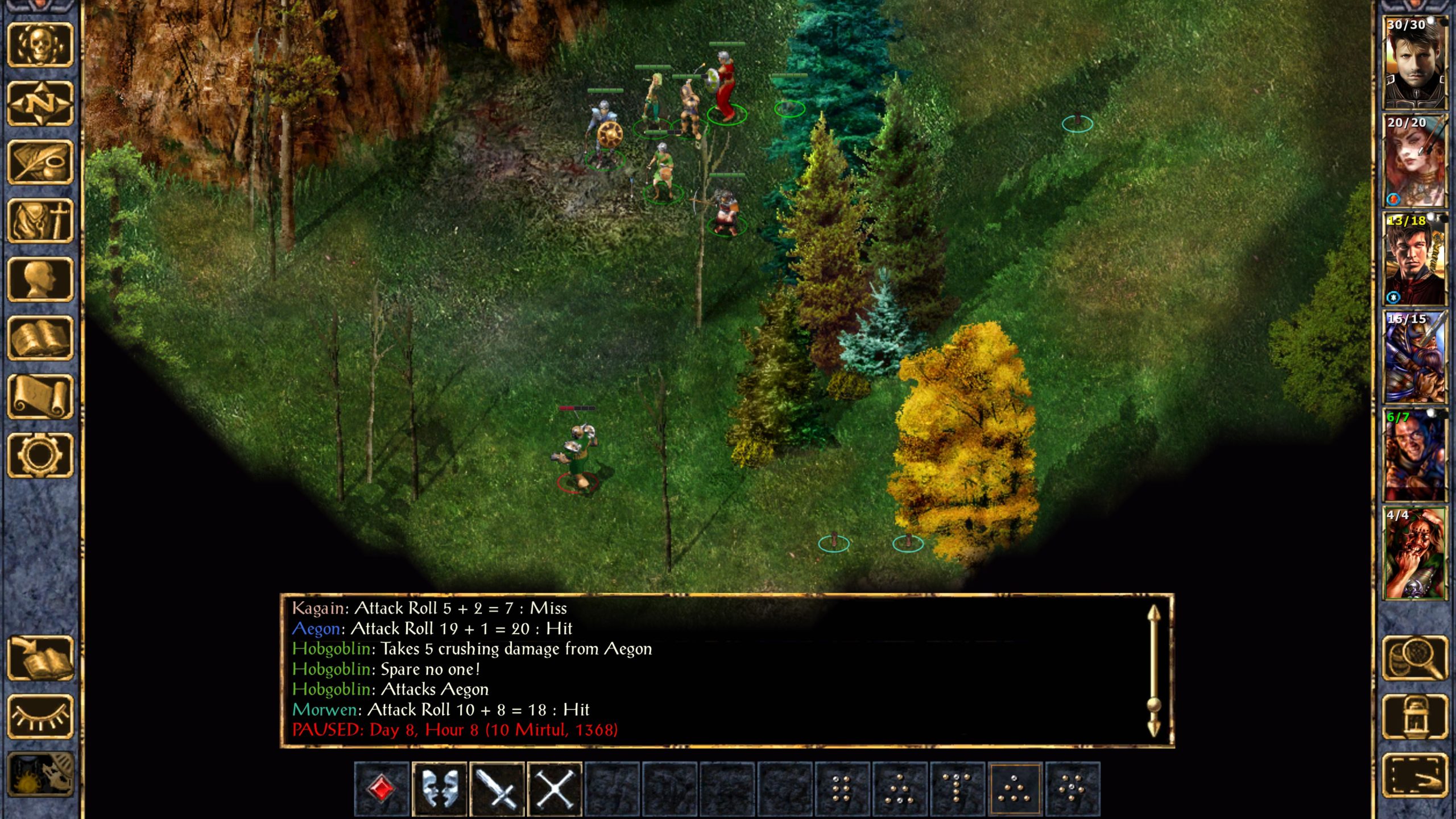The width and height of the screenshot is (1456, 819).
Task: Select the highlighted triangle formation button
Action: 1015,789
